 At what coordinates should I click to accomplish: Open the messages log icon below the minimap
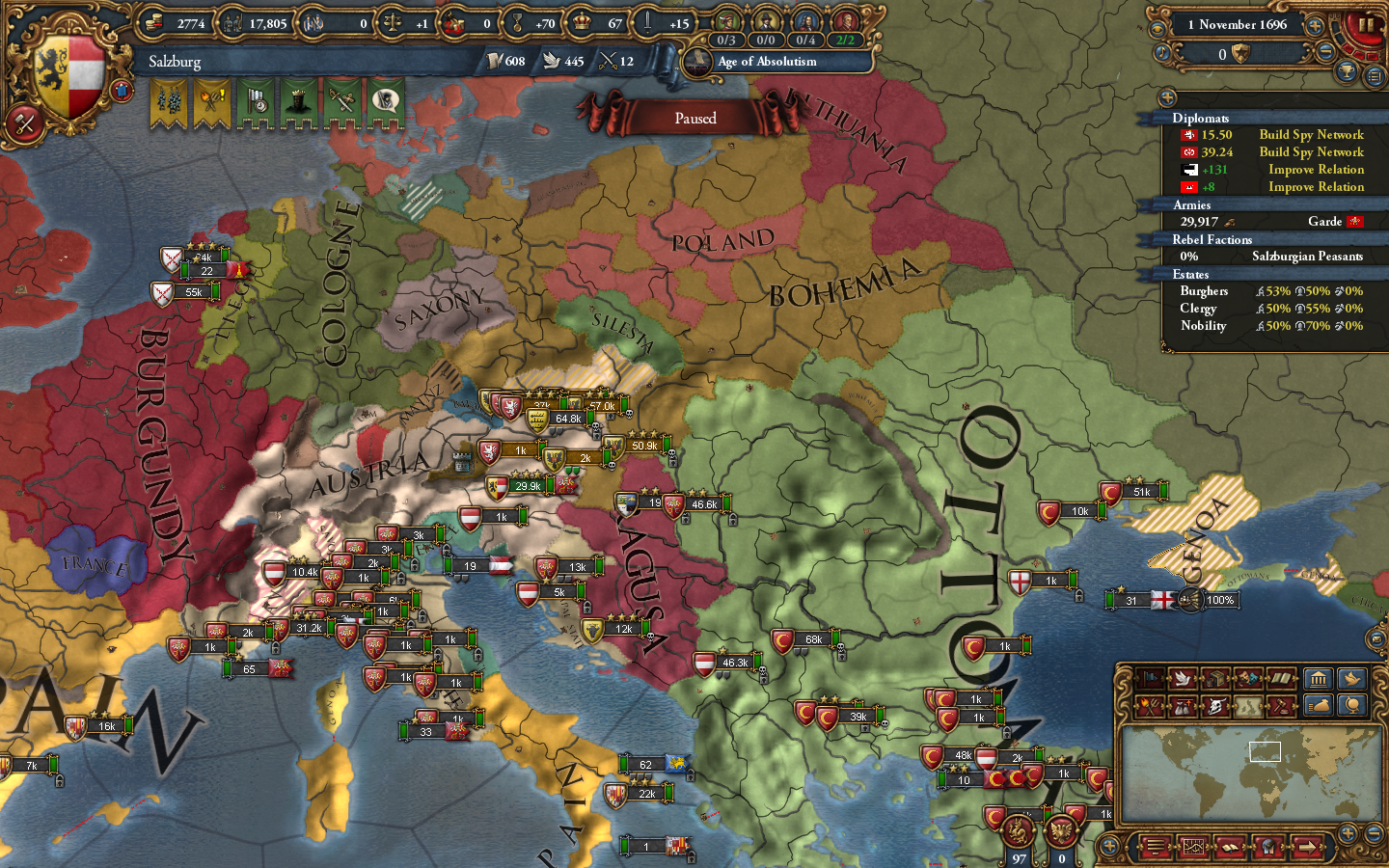[1157, 848]
